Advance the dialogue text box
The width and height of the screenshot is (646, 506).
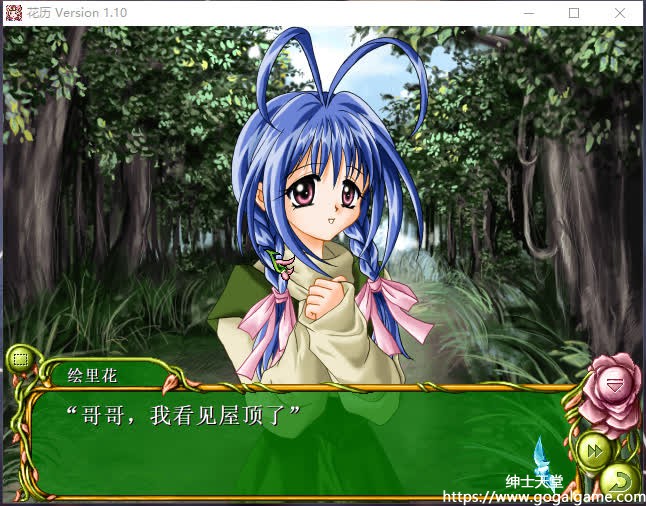click(x=300, y=440)
